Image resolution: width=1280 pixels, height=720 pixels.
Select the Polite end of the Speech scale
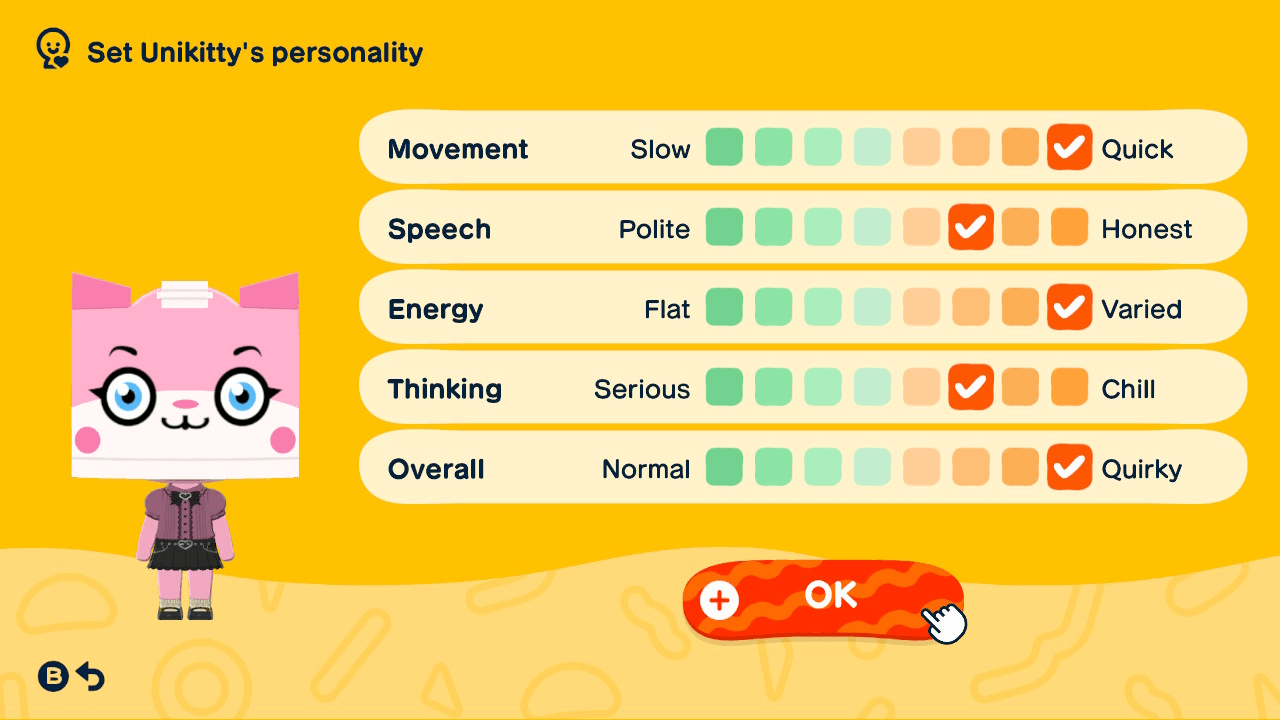[724, 227]
